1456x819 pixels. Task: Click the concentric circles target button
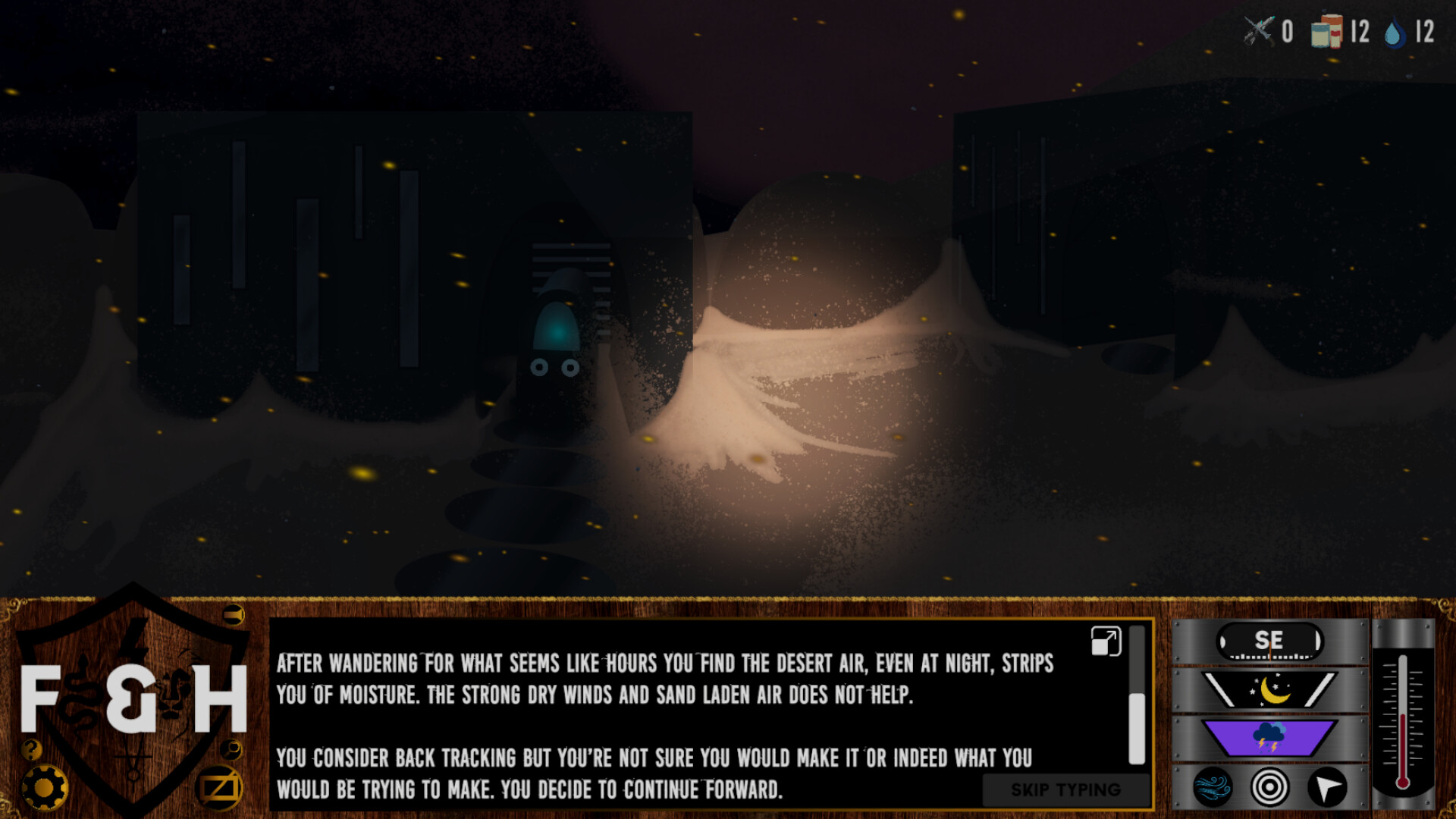point(1270,787)
